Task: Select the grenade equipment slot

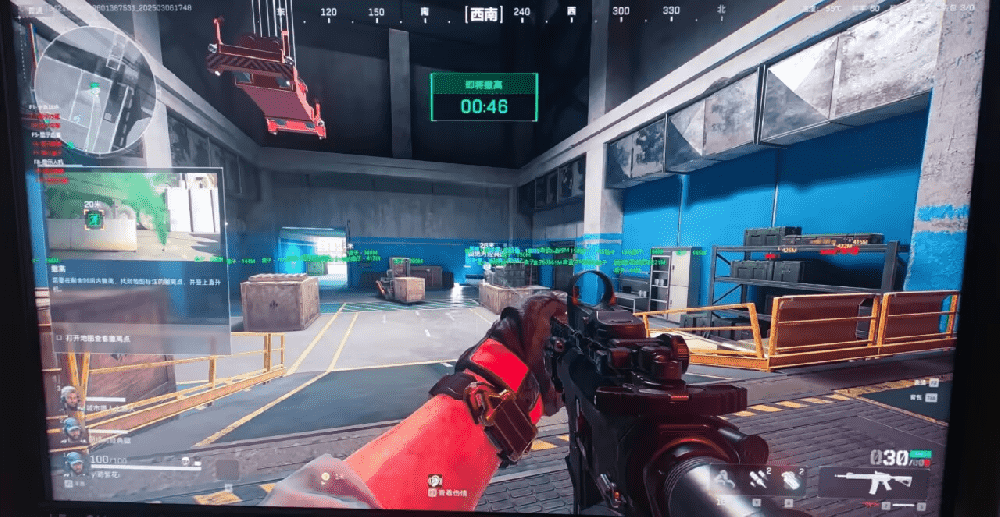Action: pos(790,480)
